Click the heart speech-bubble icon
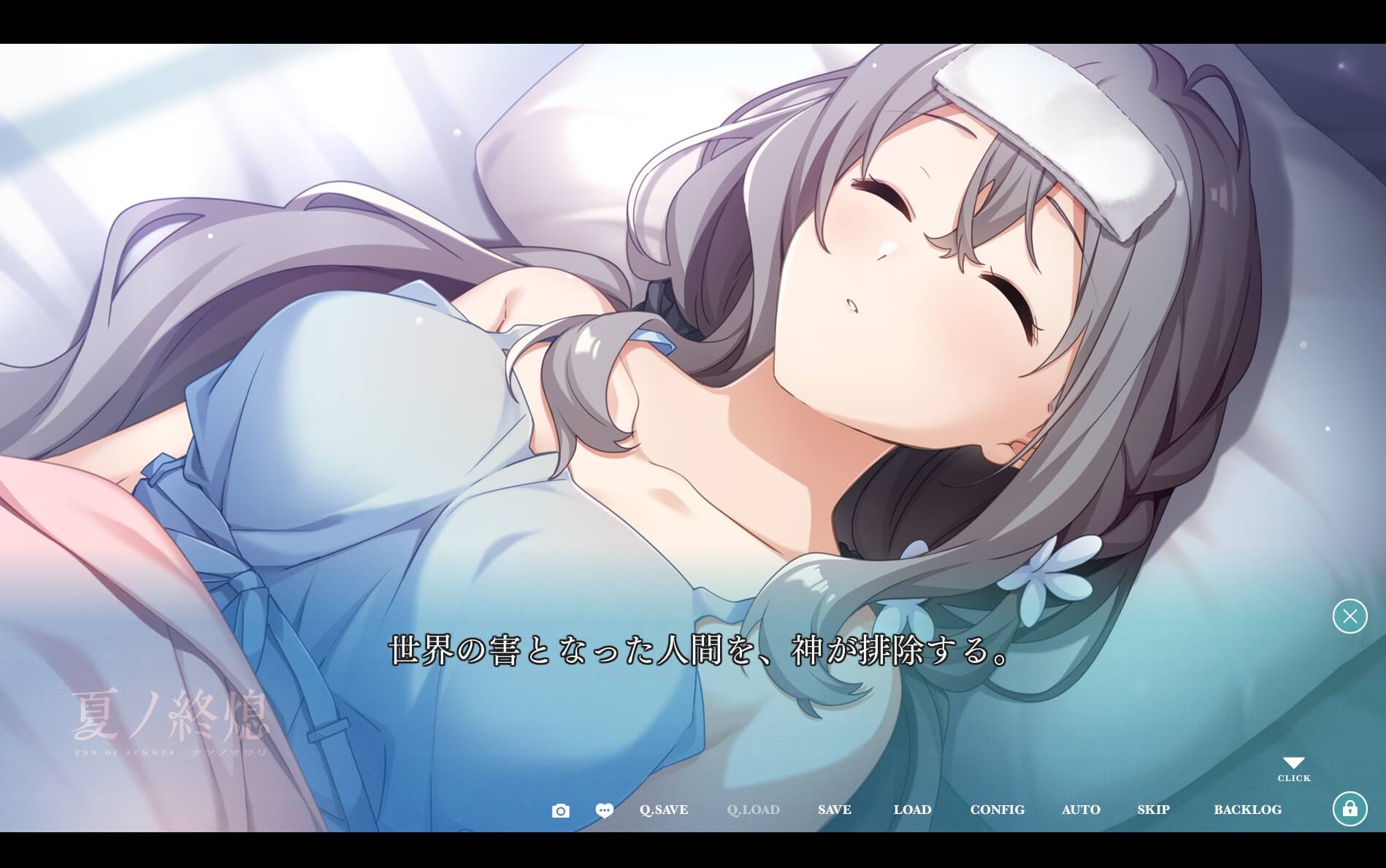Viewport: 1386px width, 868px height. point(604,810)
